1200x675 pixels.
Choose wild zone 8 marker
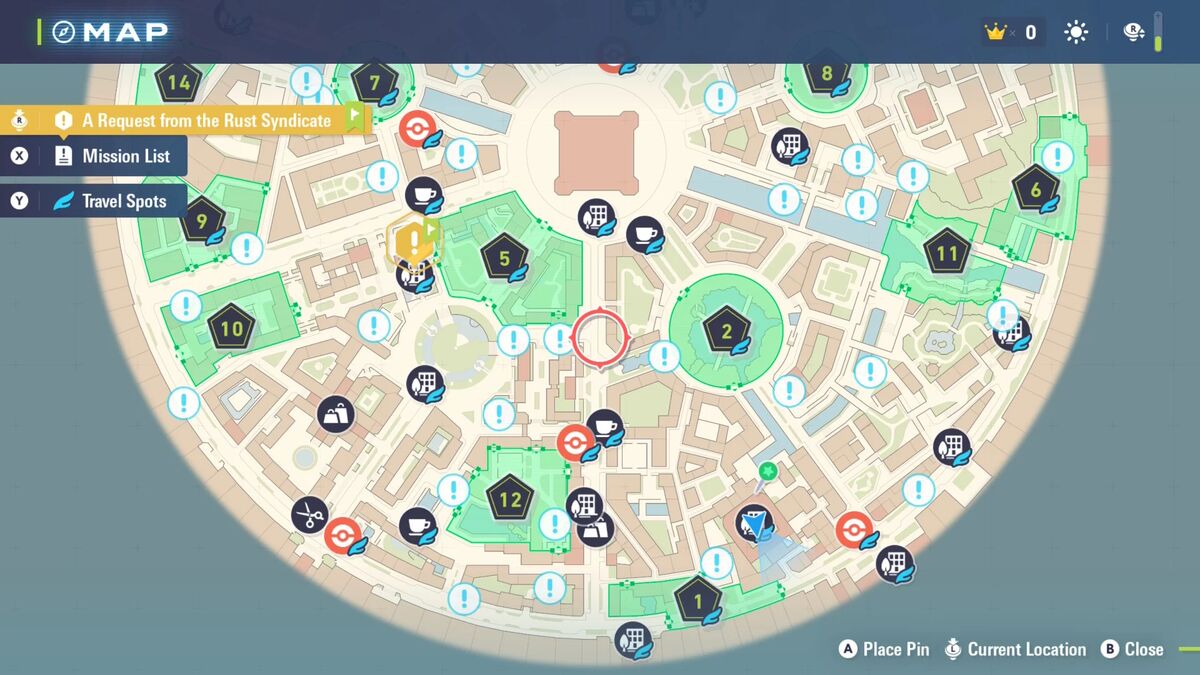click(x=826, y=74)
